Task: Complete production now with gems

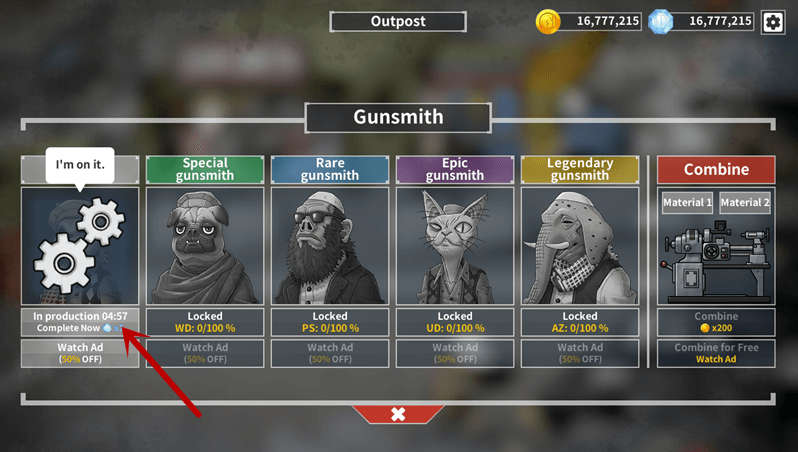Action: coord(80,328)
